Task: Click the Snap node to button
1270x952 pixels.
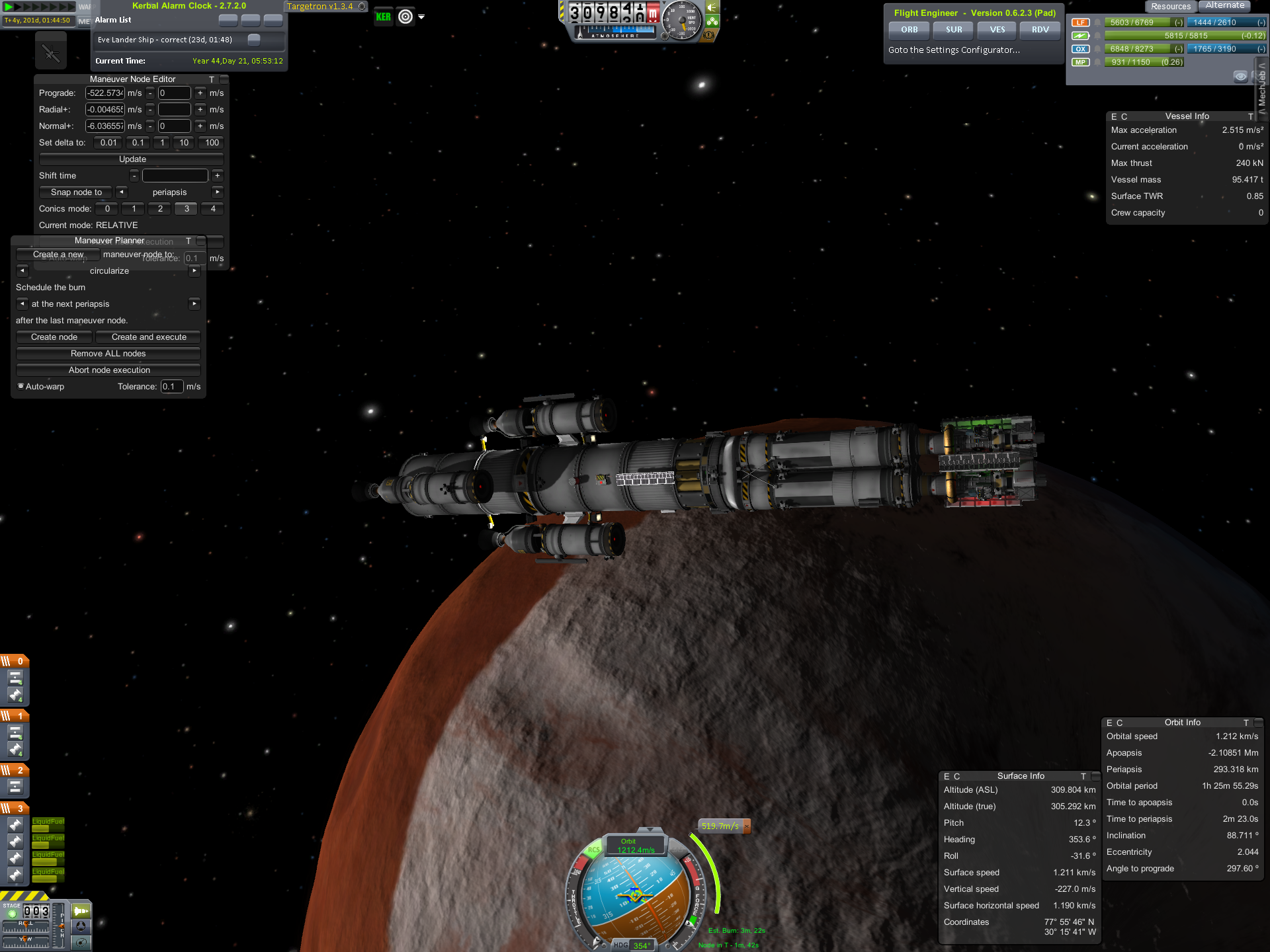Action: click(x=76, y=192)
